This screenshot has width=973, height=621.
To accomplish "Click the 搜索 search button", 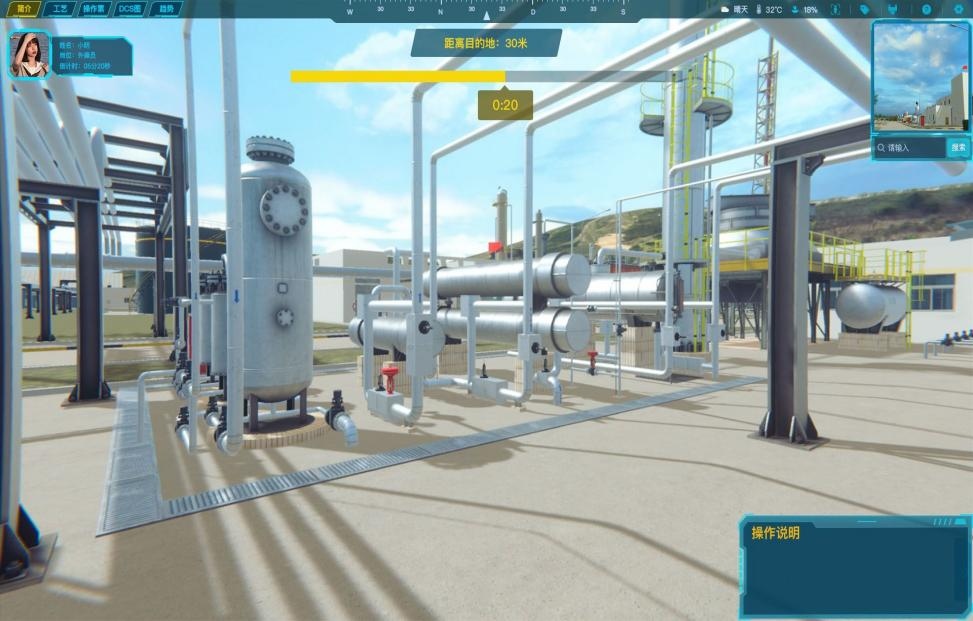I will point(958,148).
